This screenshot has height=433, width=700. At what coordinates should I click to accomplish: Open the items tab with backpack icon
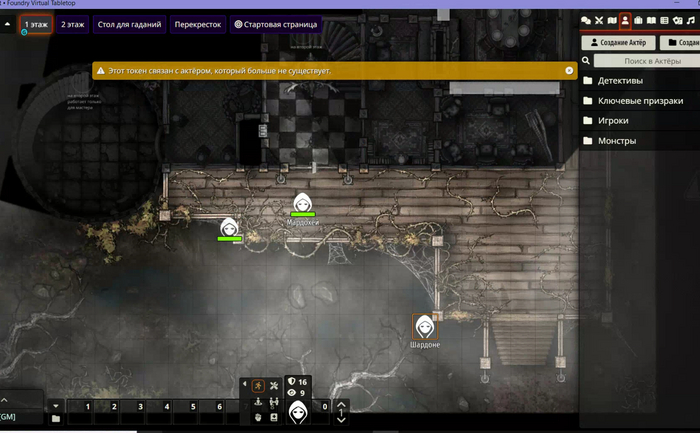[x=638, y=20]
